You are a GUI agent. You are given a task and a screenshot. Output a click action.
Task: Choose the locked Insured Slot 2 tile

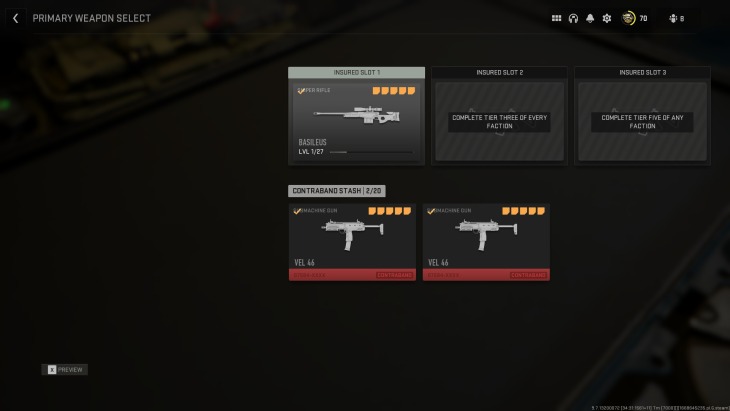(x=499, y=121)
